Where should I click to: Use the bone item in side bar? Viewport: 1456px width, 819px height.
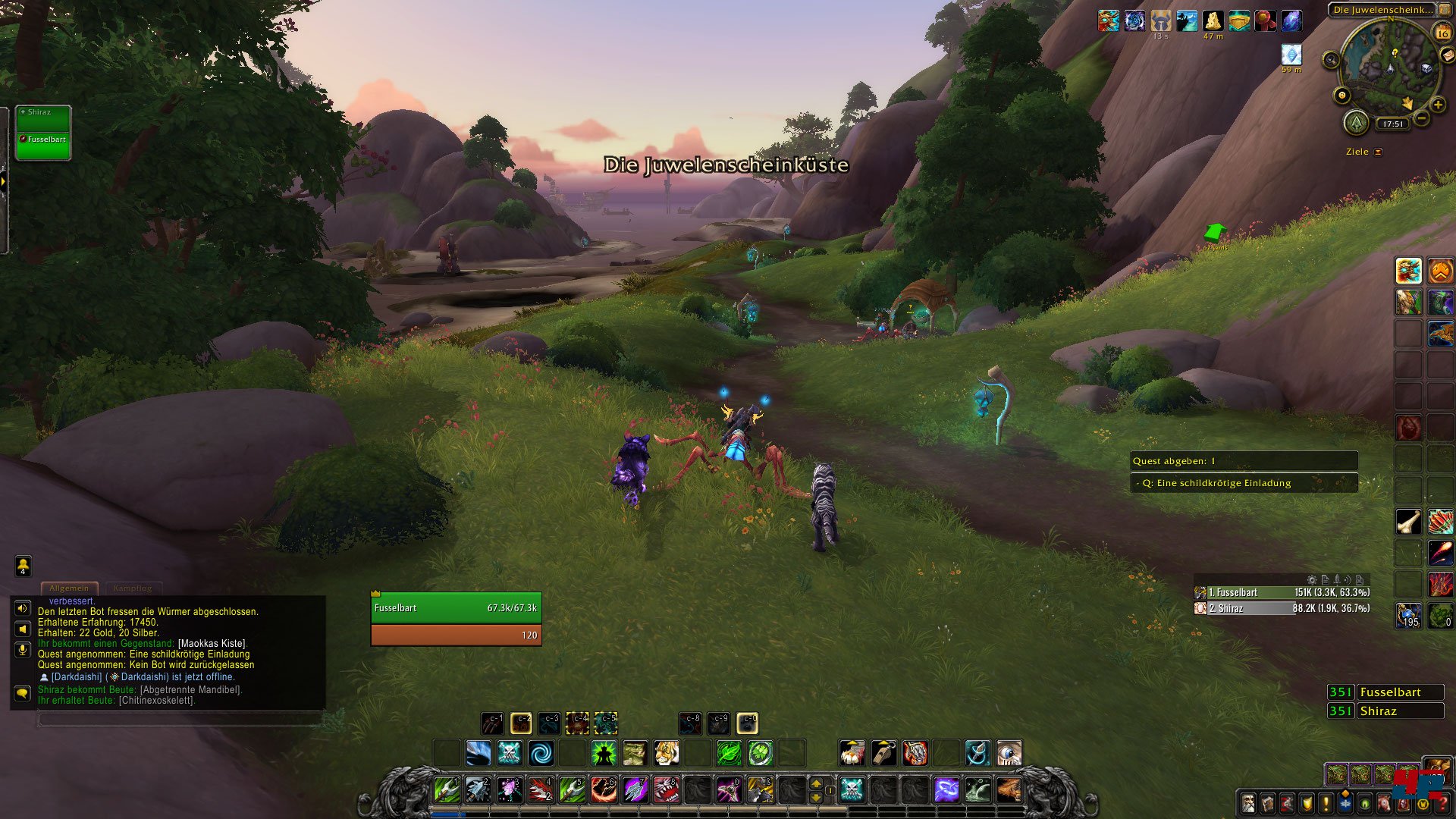pos(1408,522)
